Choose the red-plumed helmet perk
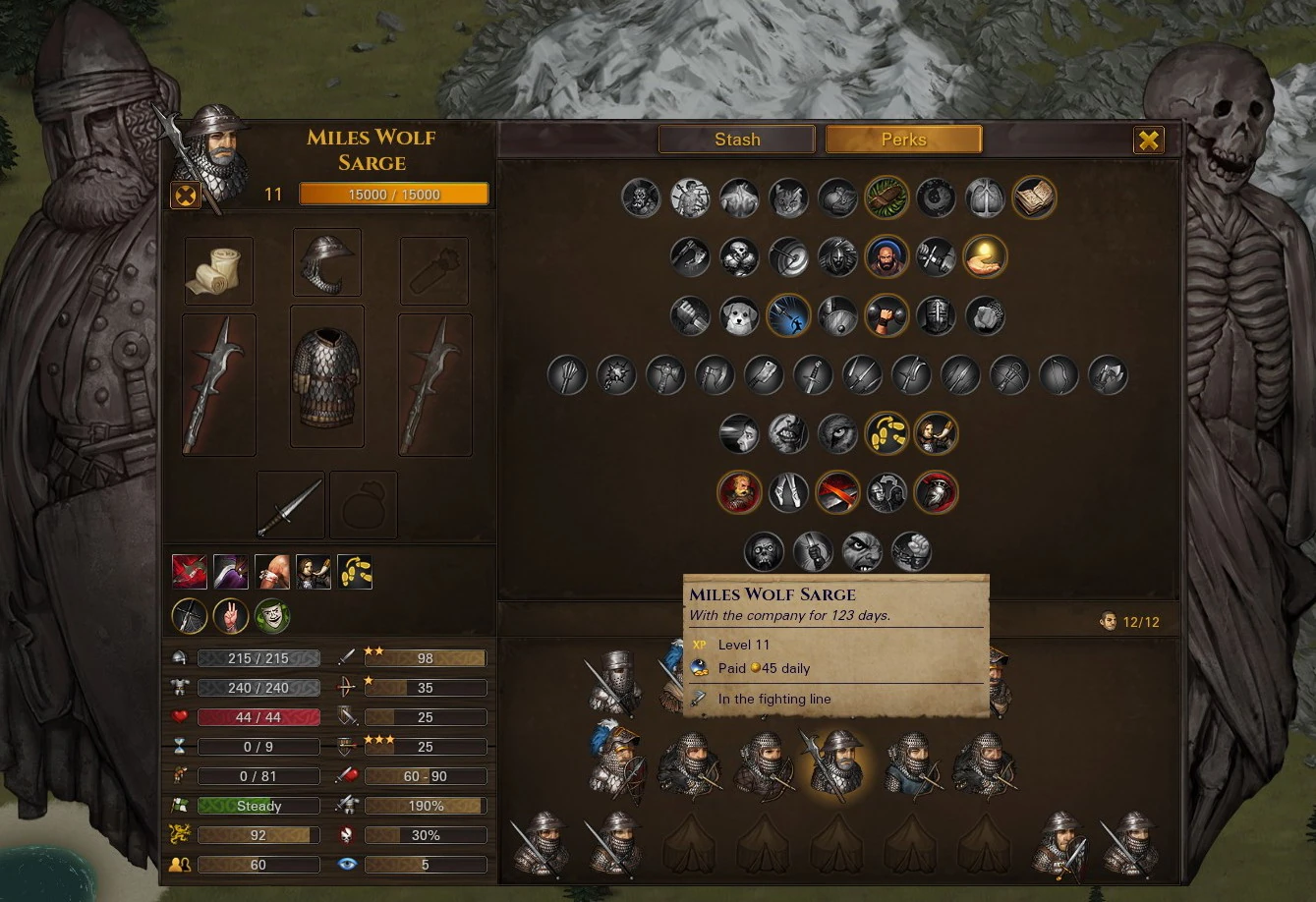This screenshot has width=1316, height=902. click(x=936, y=492)
